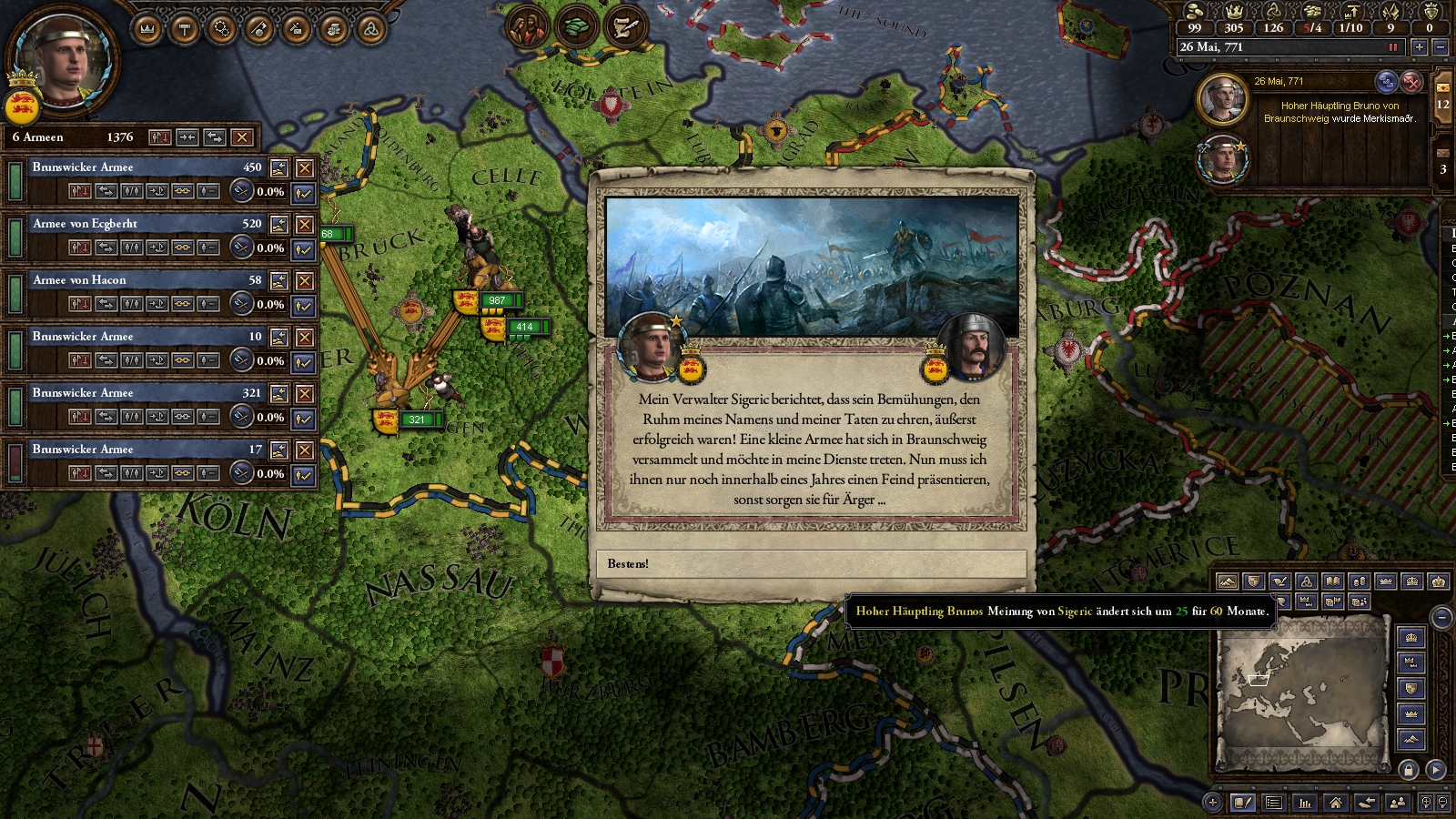Open the council menu with crown icon
Viewport: 1456px width, 819px height.
[x=147, y=30]
